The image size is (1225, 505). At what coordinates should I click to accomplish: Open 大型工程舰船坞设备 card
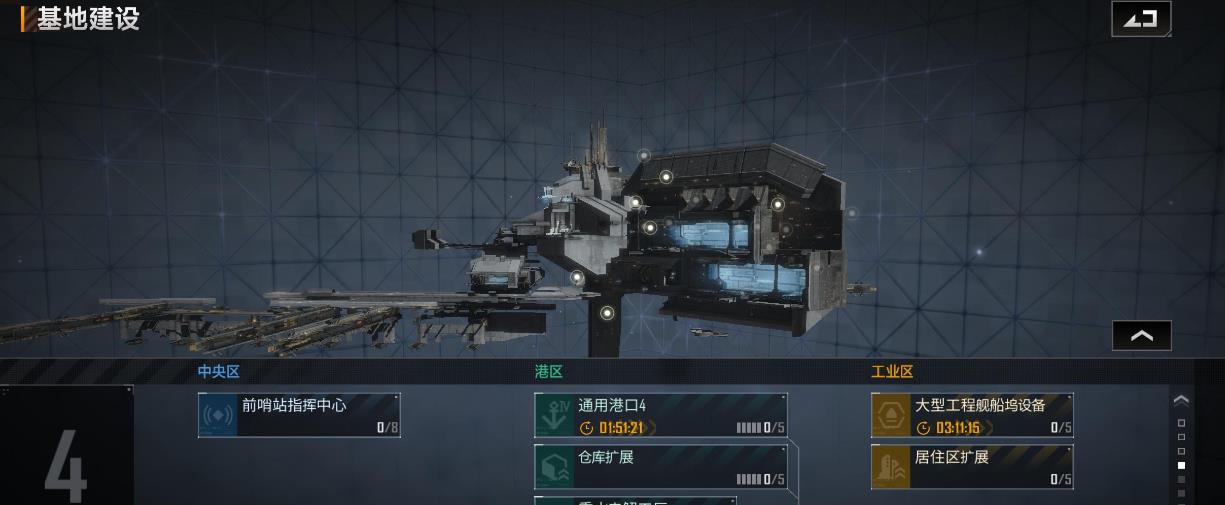[972, 415]
